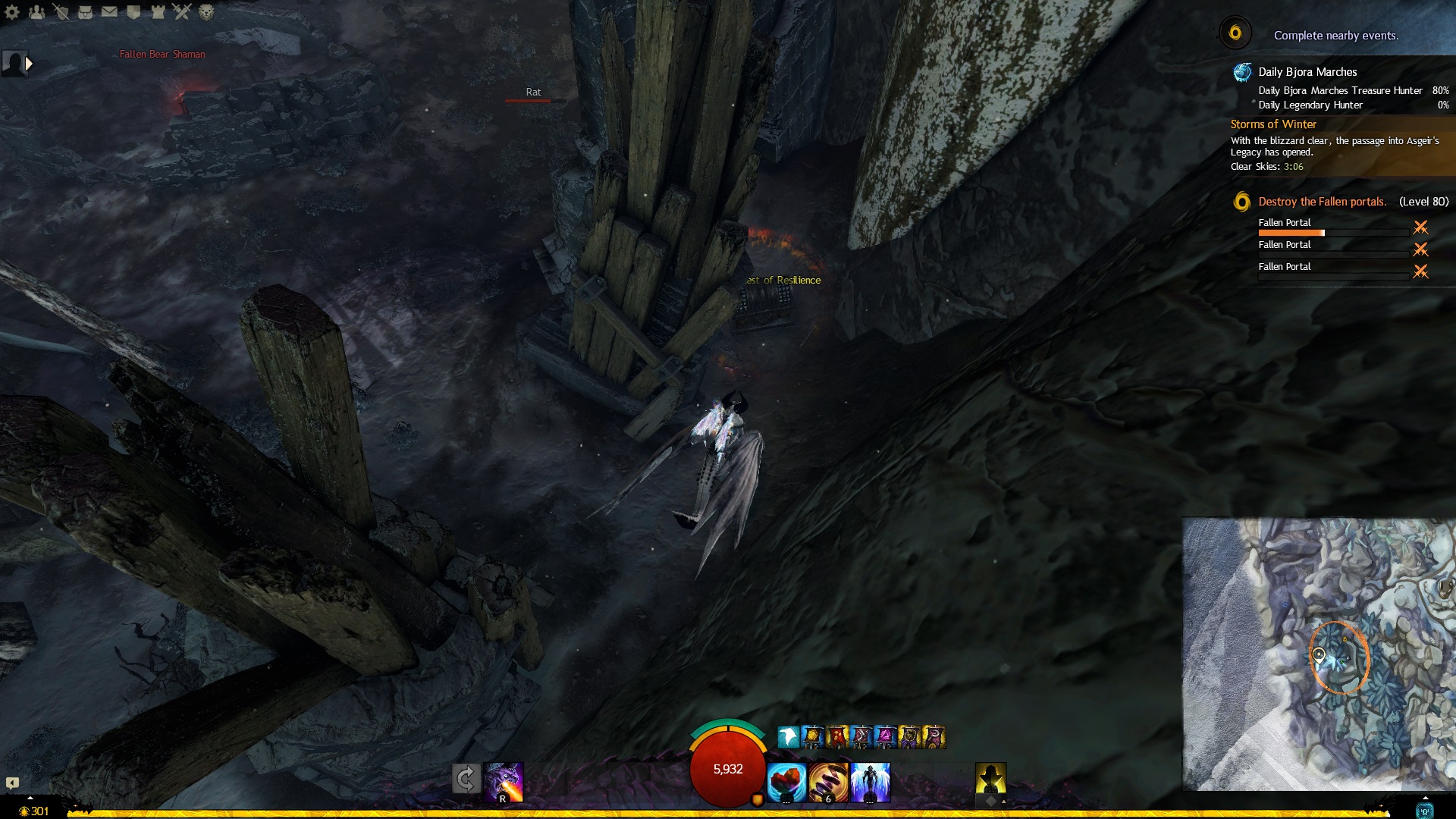Open the Hero panel sword-and-shield icon
1456x819 pixels.
click(x=61, y=12)
